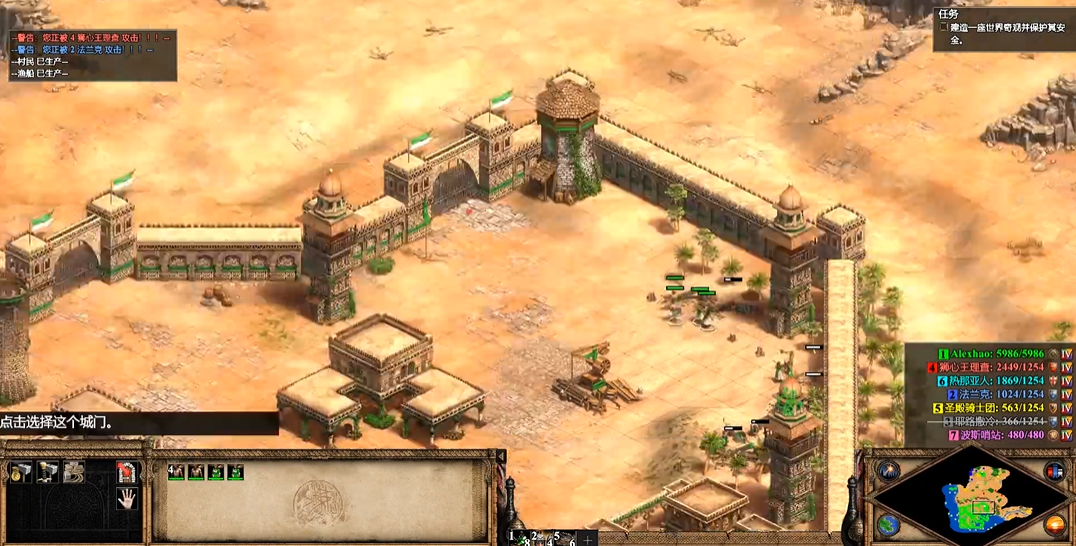Collapse the panel with the triangle arrow
Image resolution: width=1076 pixels, height=546 pixels.
point(499,456)
